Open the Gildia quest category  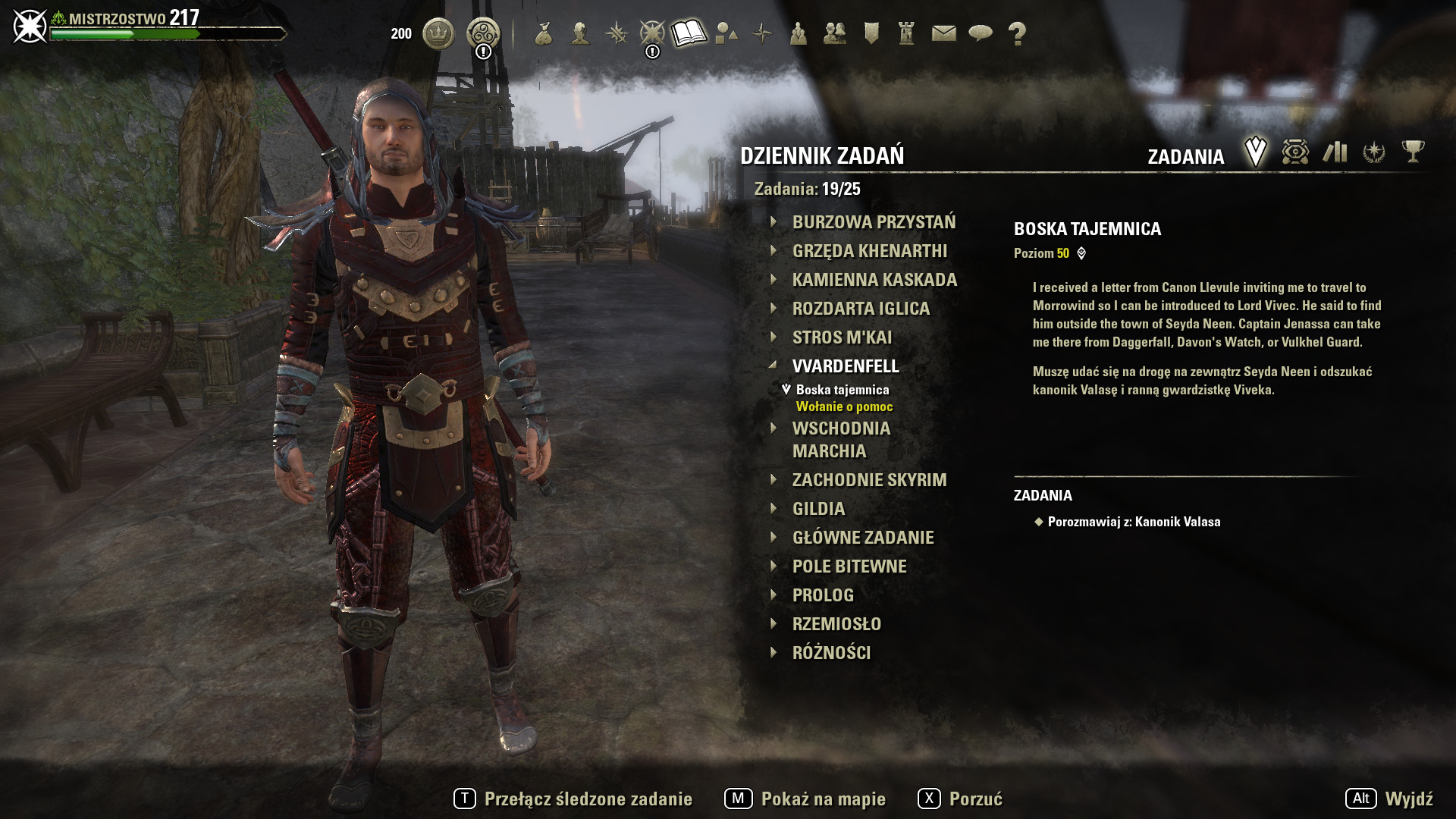(x=818, y=509)
